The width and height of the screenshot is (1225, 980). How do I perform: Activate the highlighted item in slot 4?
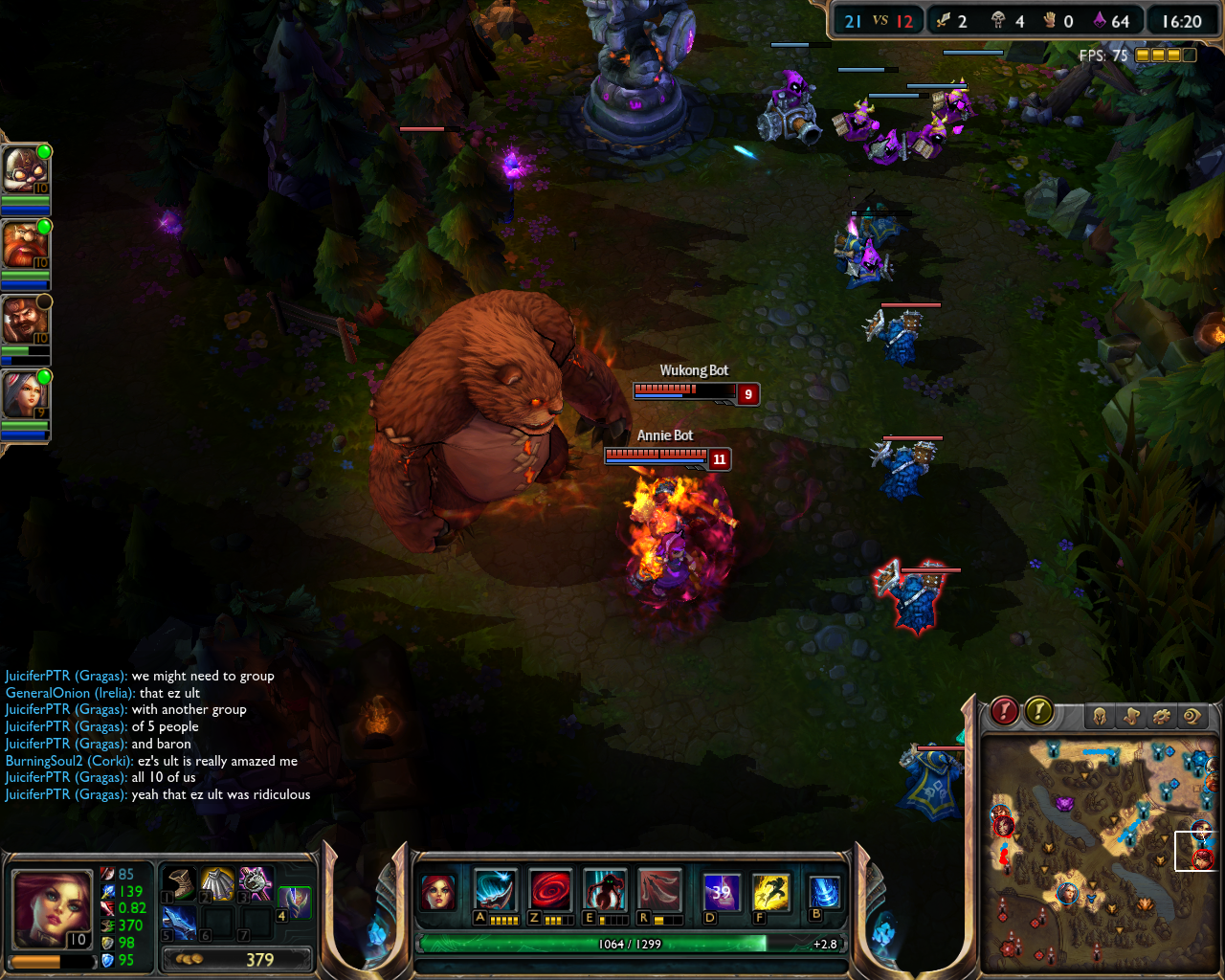[x=295, y=902]
